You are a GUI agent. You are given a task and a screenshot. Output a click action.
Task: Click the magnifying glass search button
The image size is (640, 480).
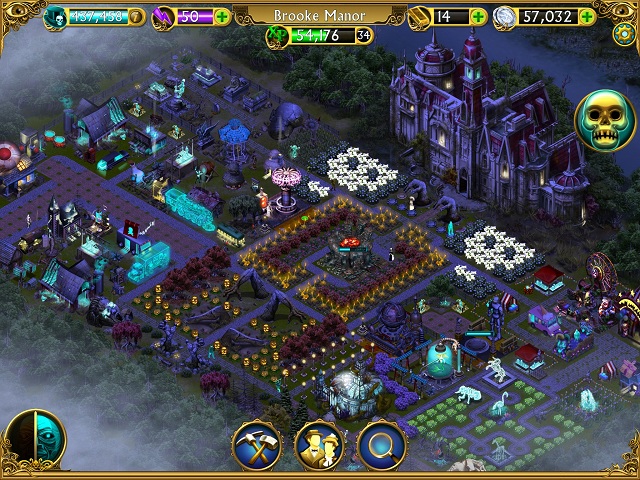tap(381, 444)
